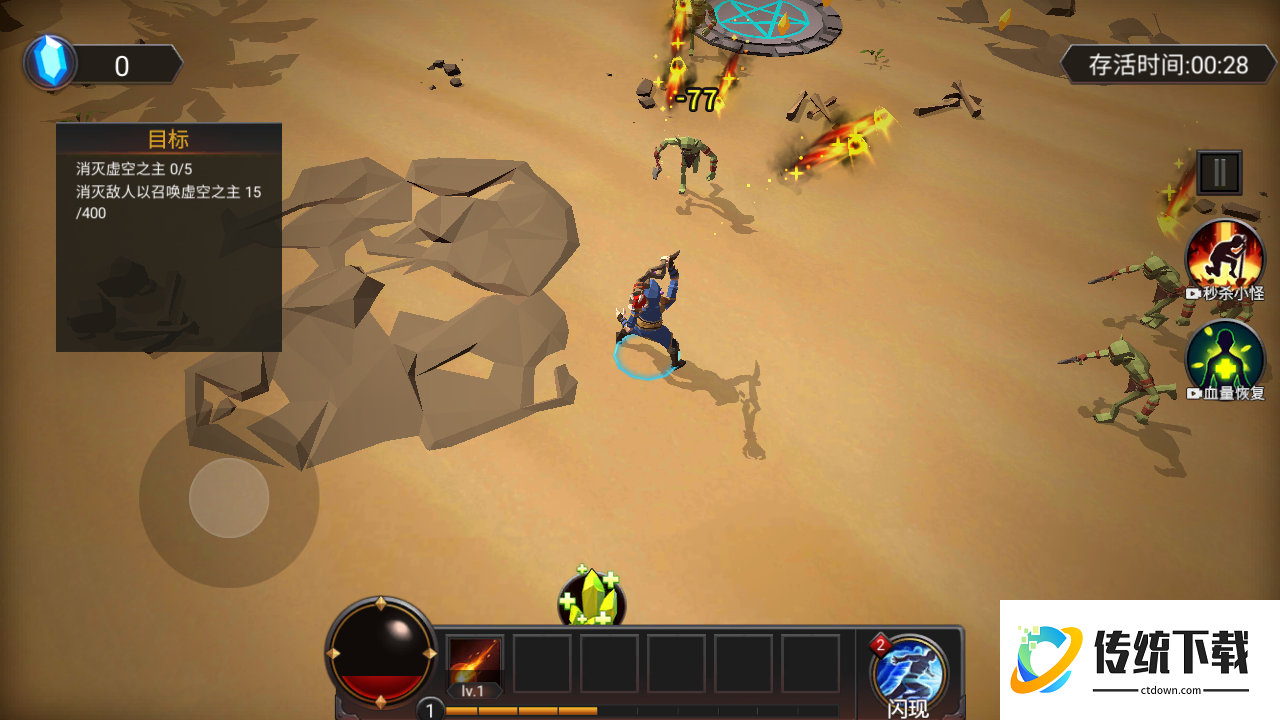Use the 血量恢复 health restore button
The height and width of the screenshot is (720, 1280).
click(1225, 357)
